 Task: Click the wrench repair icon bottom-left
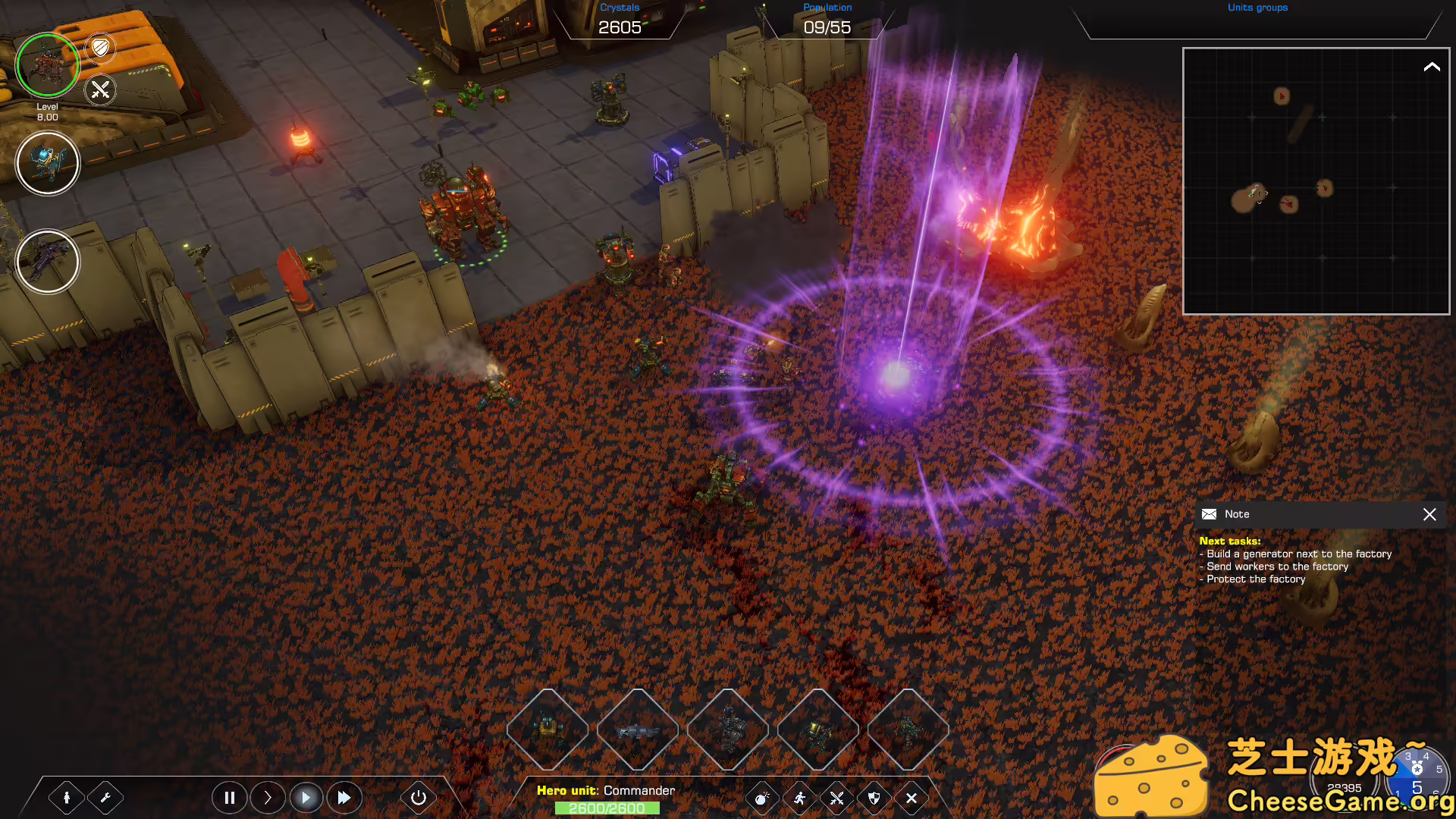pyautogui.click(x=106, y=797)
